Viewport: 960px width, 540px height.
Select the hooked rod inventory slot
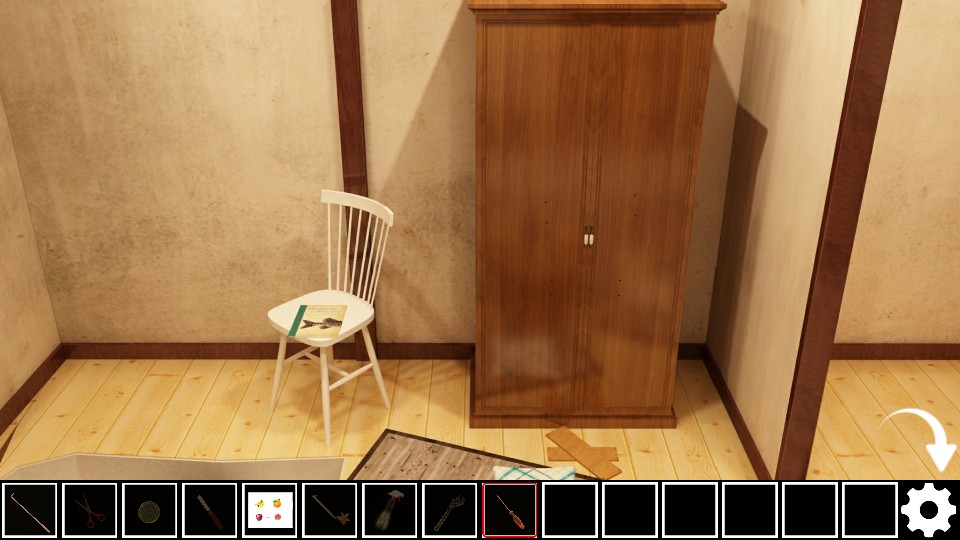30,510
